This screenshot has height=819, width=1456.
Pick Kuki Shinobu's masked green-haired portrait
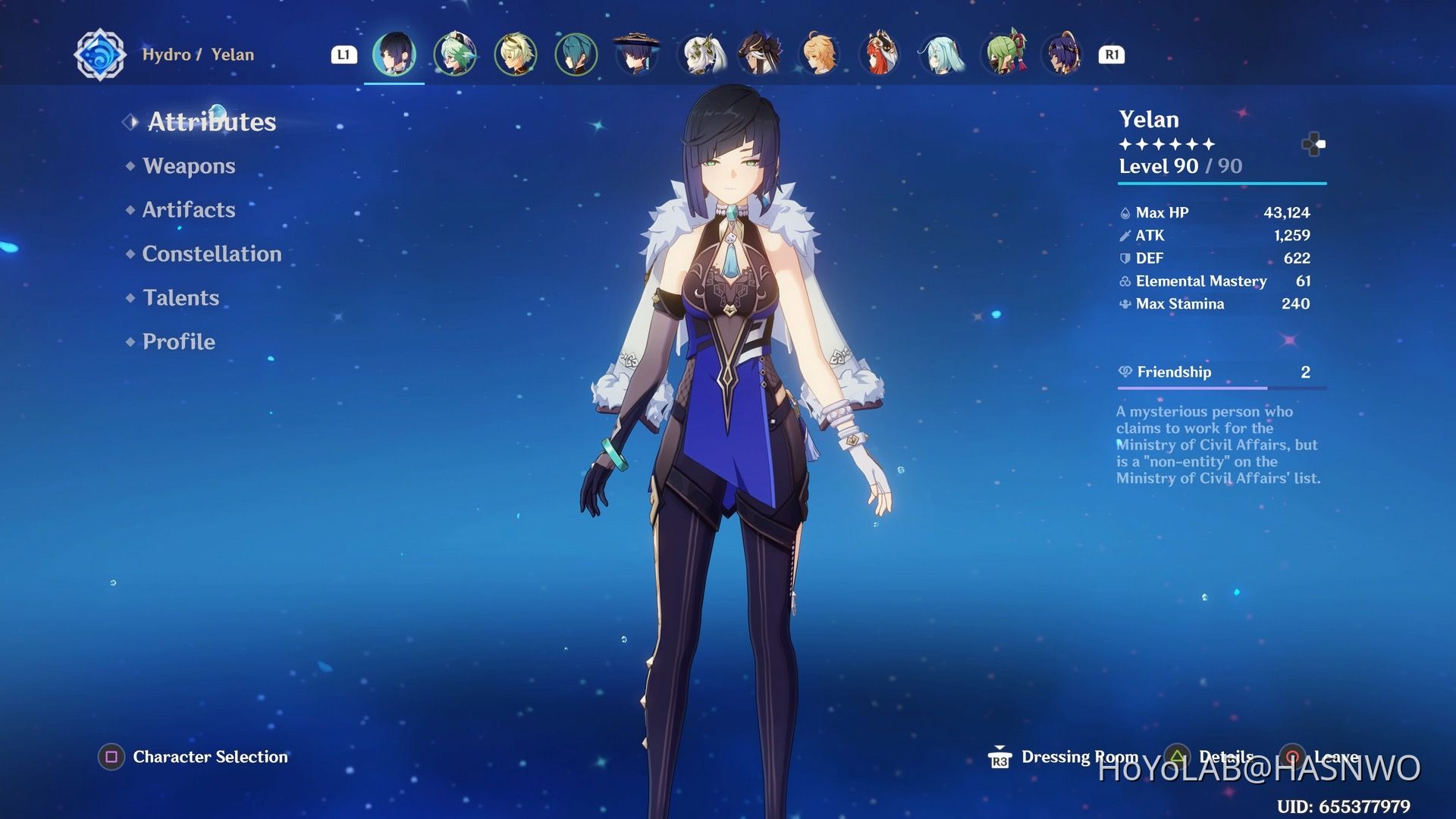click(x=1003, y=54)
